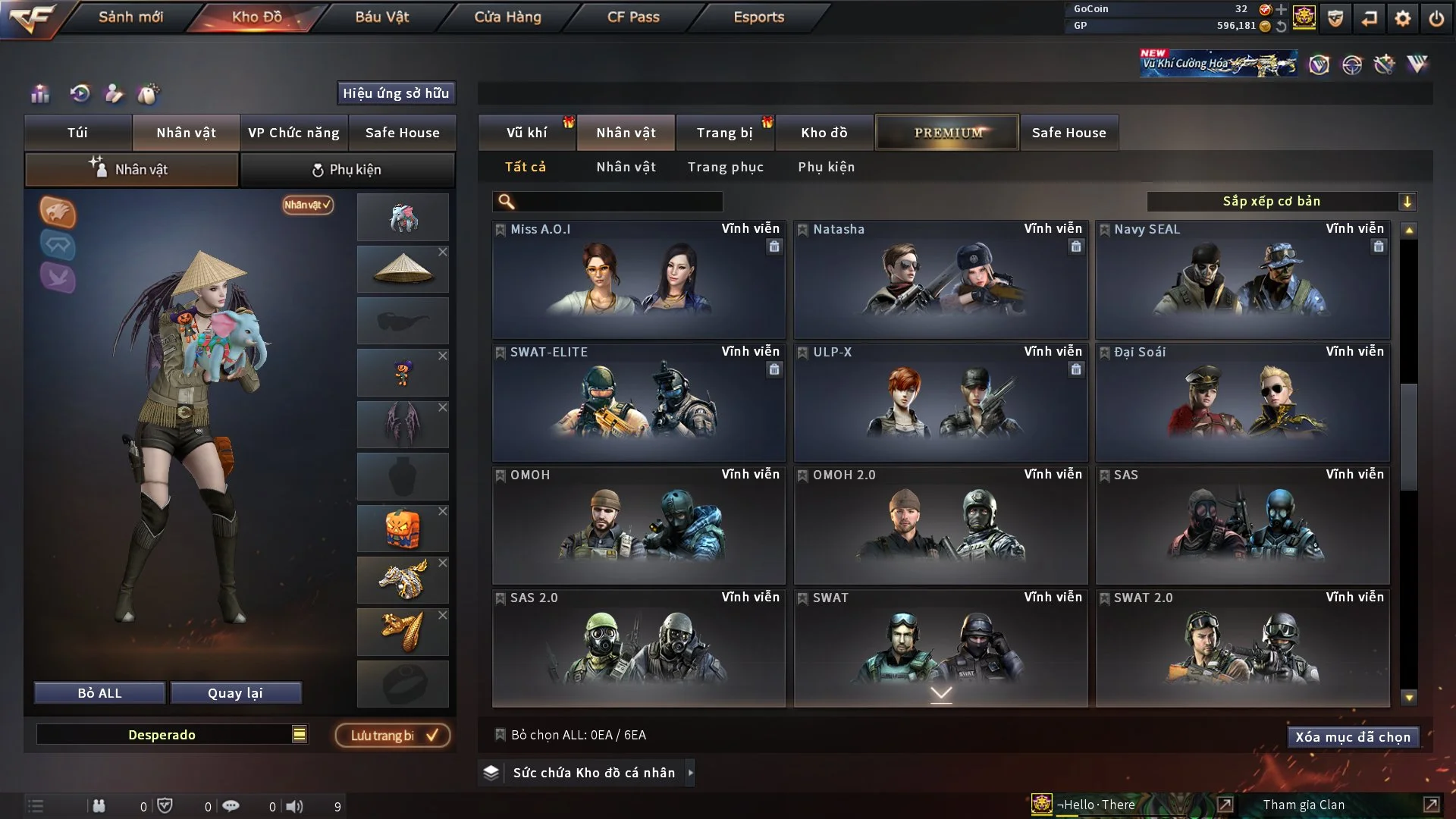Click Xóa mục đã chọn button
The width and height of the screenshot is (1456, 819).
coord(1353,737)
